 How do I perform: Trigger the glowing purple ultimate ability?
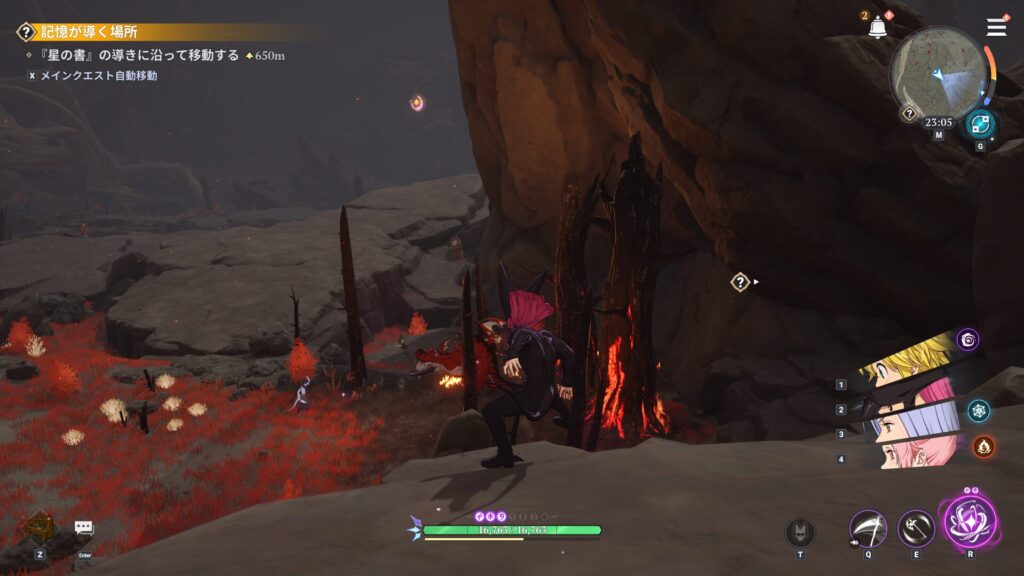(x=968, y=521)
